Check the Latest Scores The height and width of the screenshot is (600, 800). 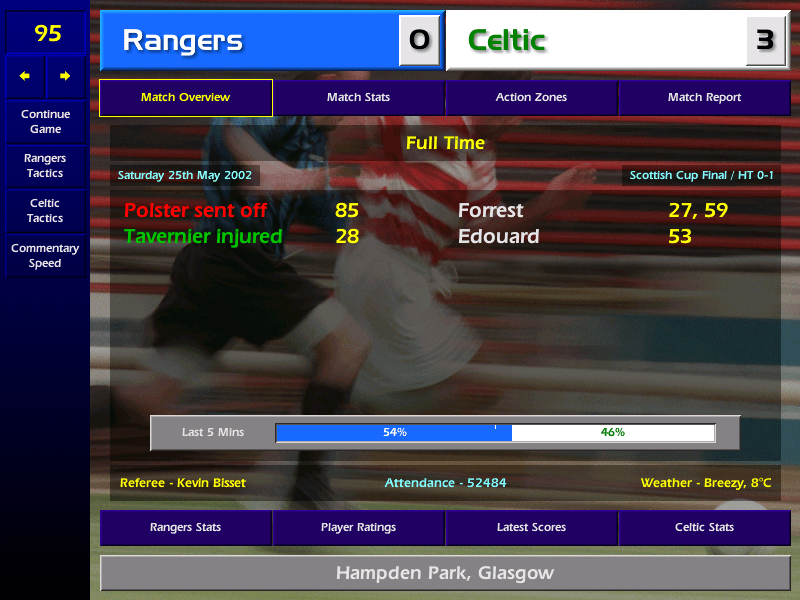[531, 527]
